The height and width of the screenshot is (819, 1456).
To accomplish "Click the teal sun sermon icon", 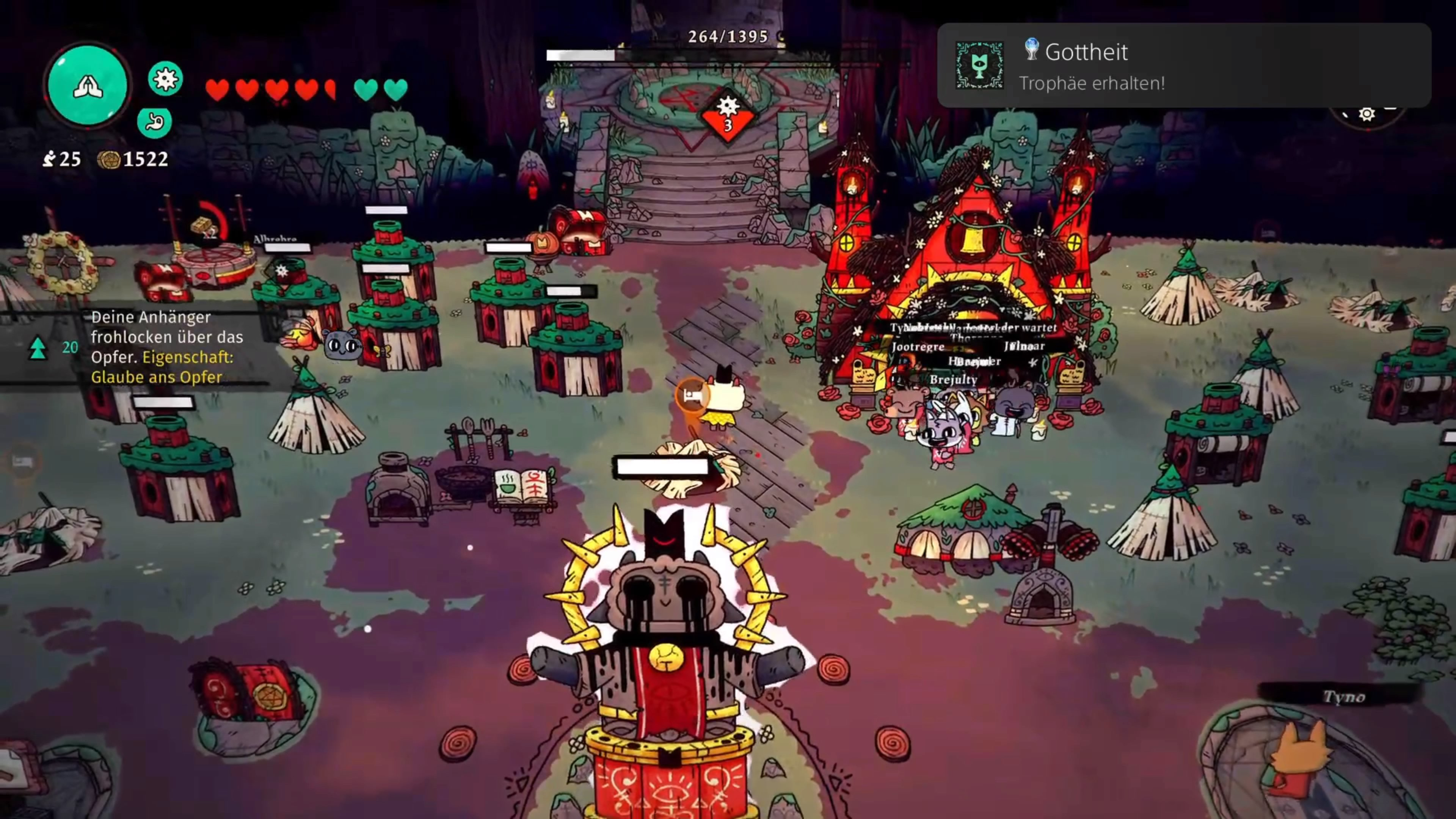I will pyautogui.click(x=165, y=78).
